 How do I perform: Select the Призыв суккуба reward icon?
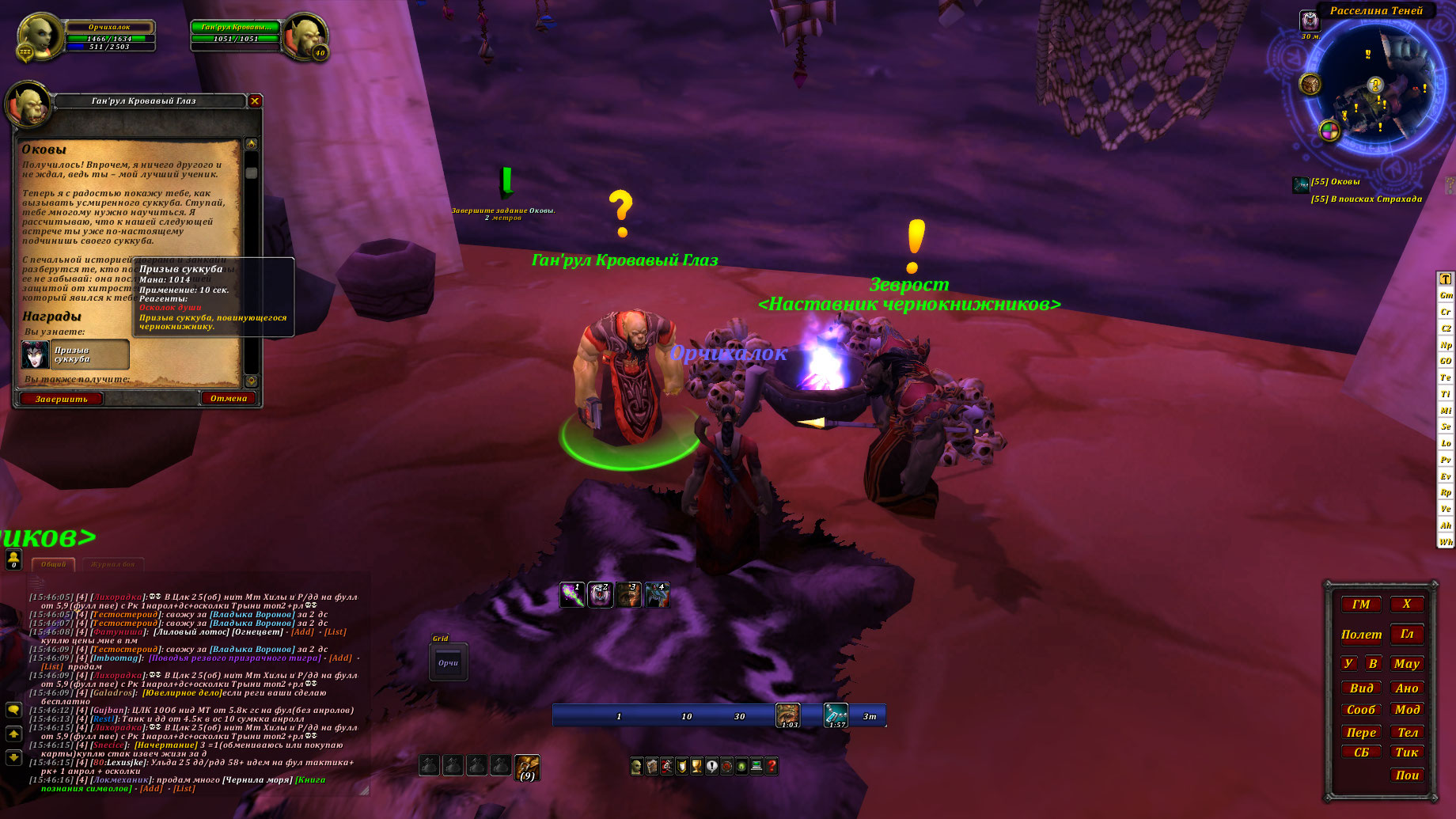coord(36,355)
